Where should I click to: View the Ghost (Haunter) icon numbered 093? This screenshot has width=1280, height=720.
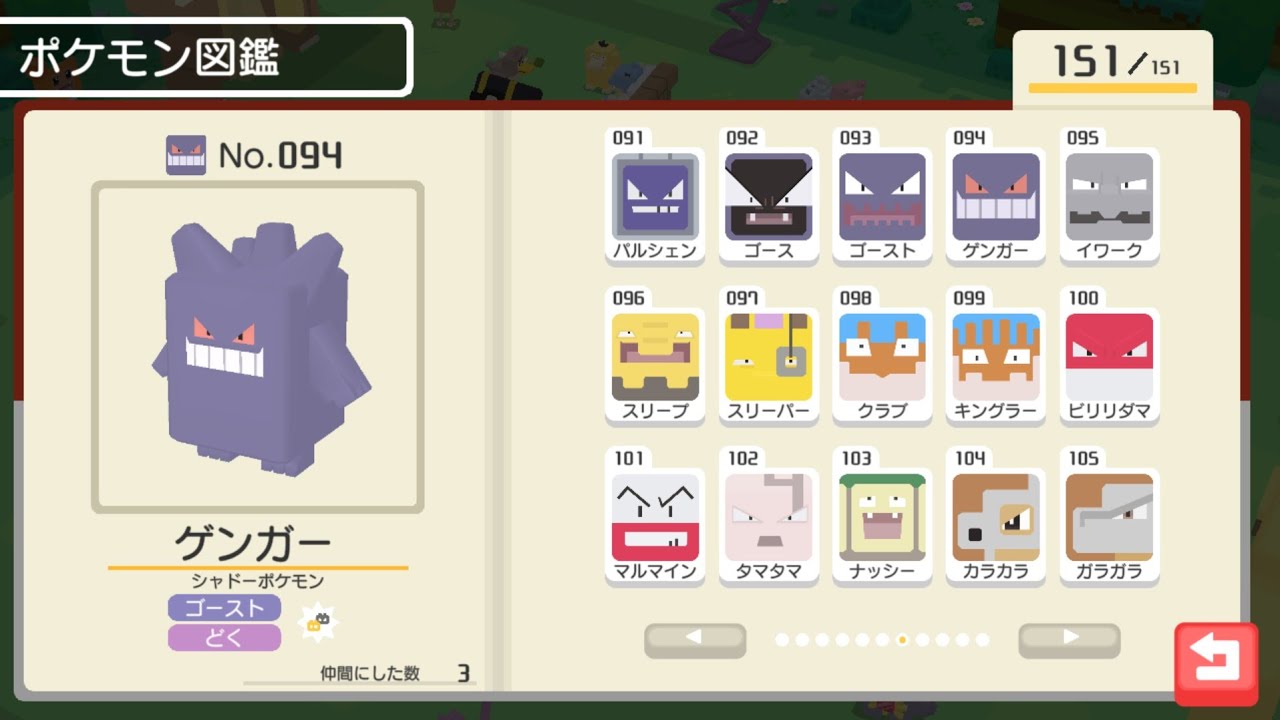(x=883, y=195)
